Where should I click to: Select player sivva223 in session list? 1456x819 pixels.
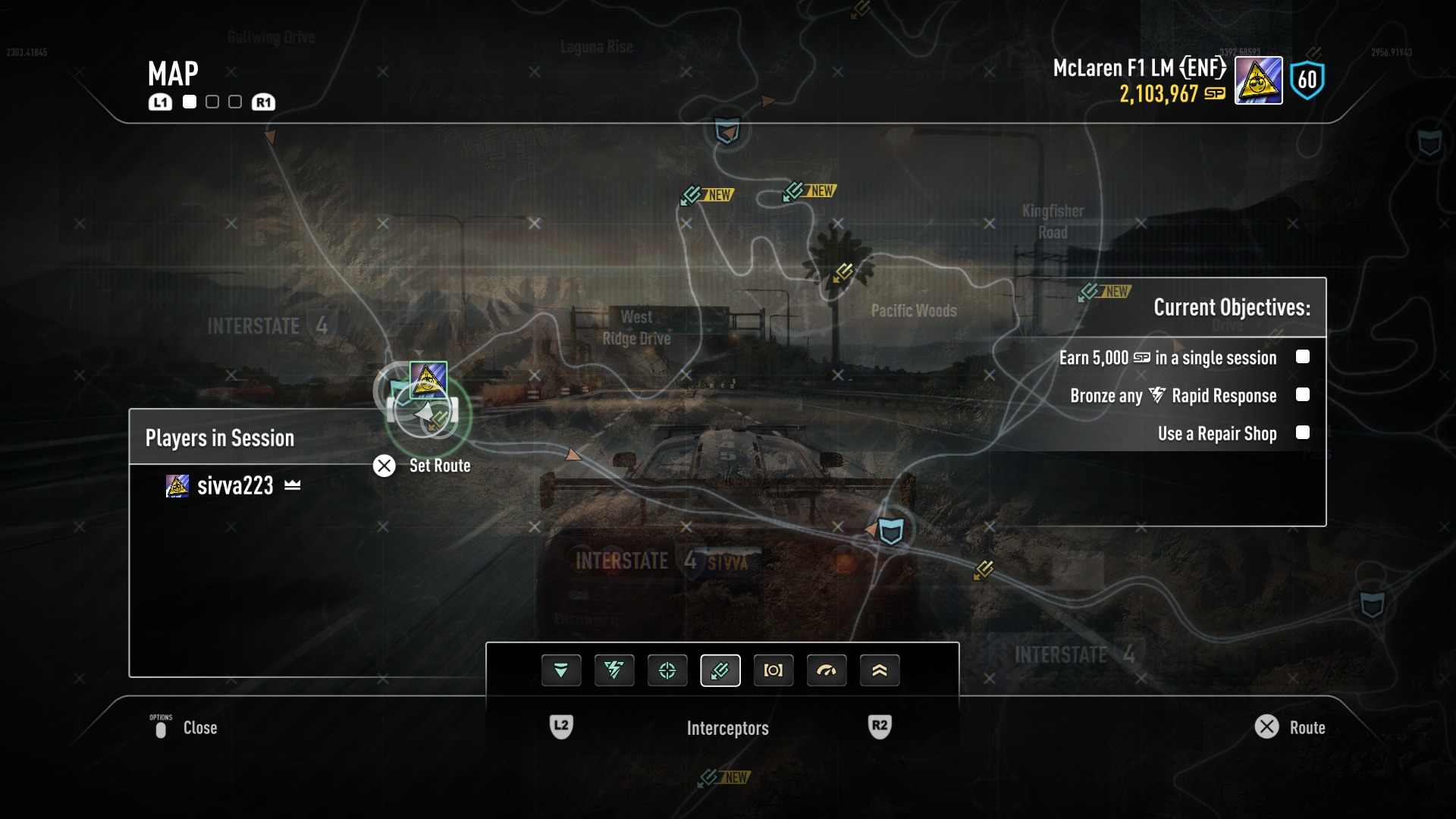coord(234,485)
